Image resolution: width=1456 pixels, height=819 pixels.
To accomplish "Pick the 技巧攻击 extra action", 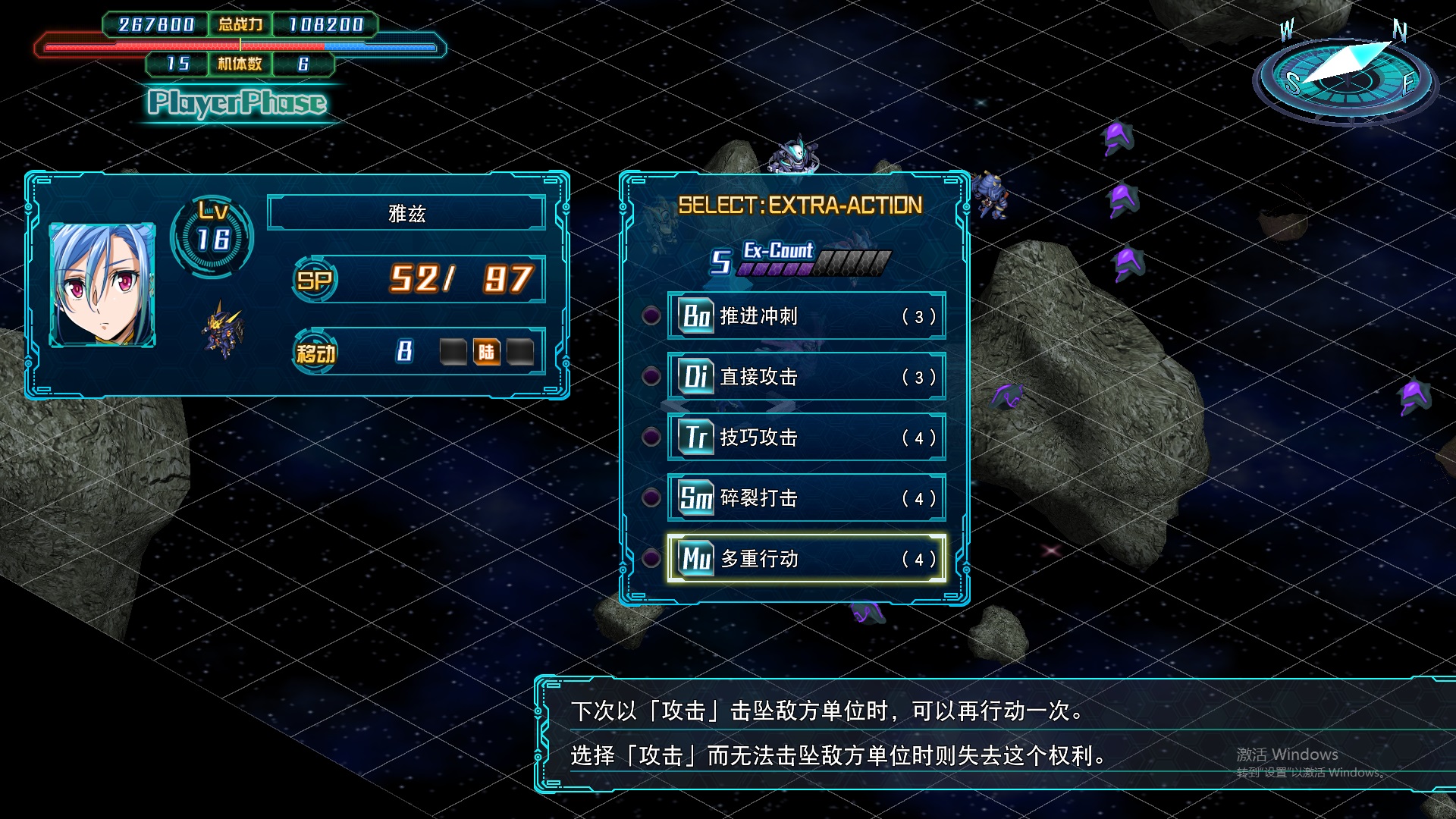I will click(806, 437).
